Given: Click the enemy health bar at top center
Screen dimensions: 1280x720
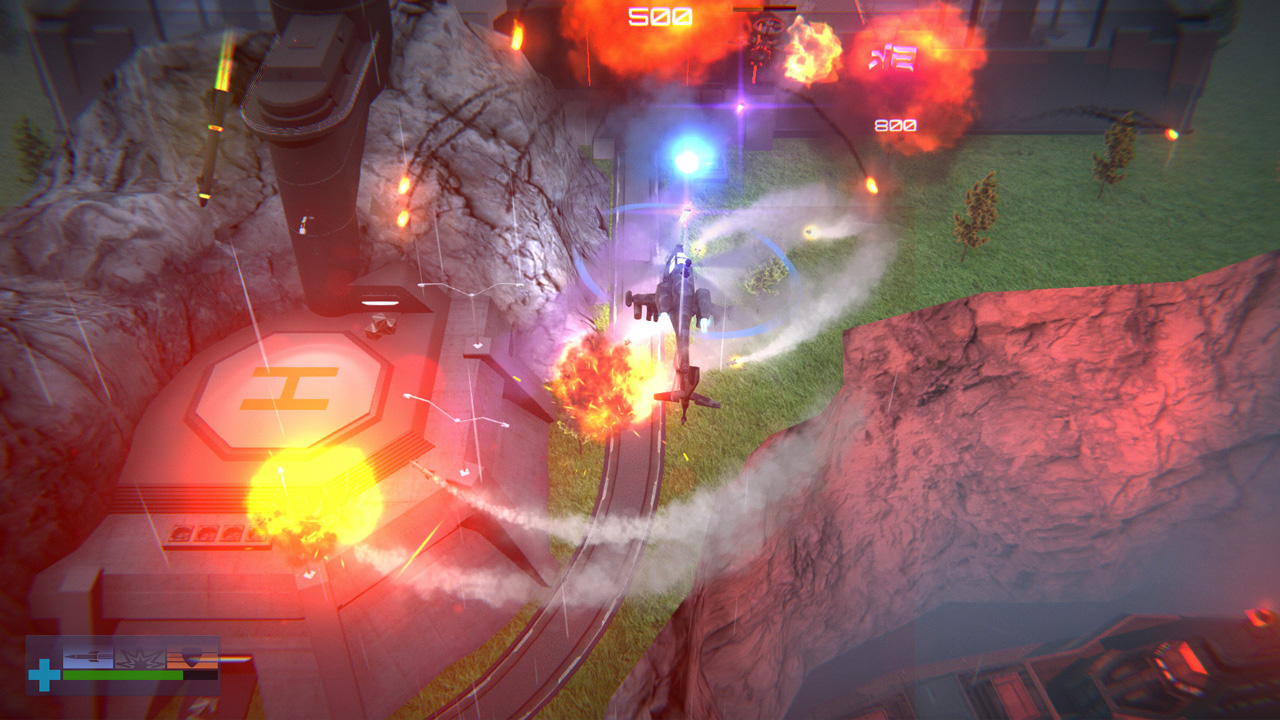Looking at the screenshot, I should (764, 9).
